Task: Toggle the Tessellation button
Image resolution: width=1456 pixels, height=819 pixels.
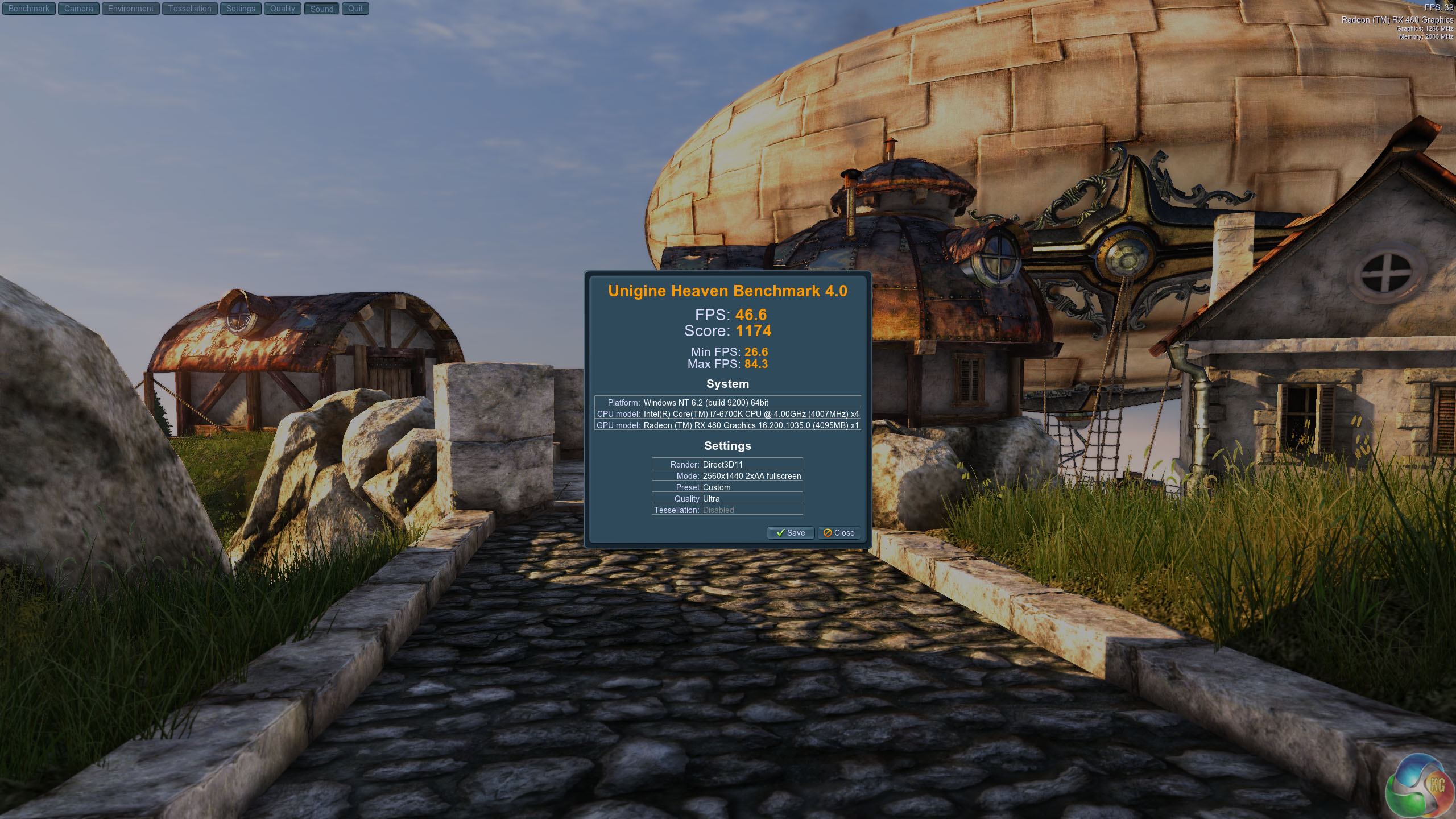Action: pos(189,9)
